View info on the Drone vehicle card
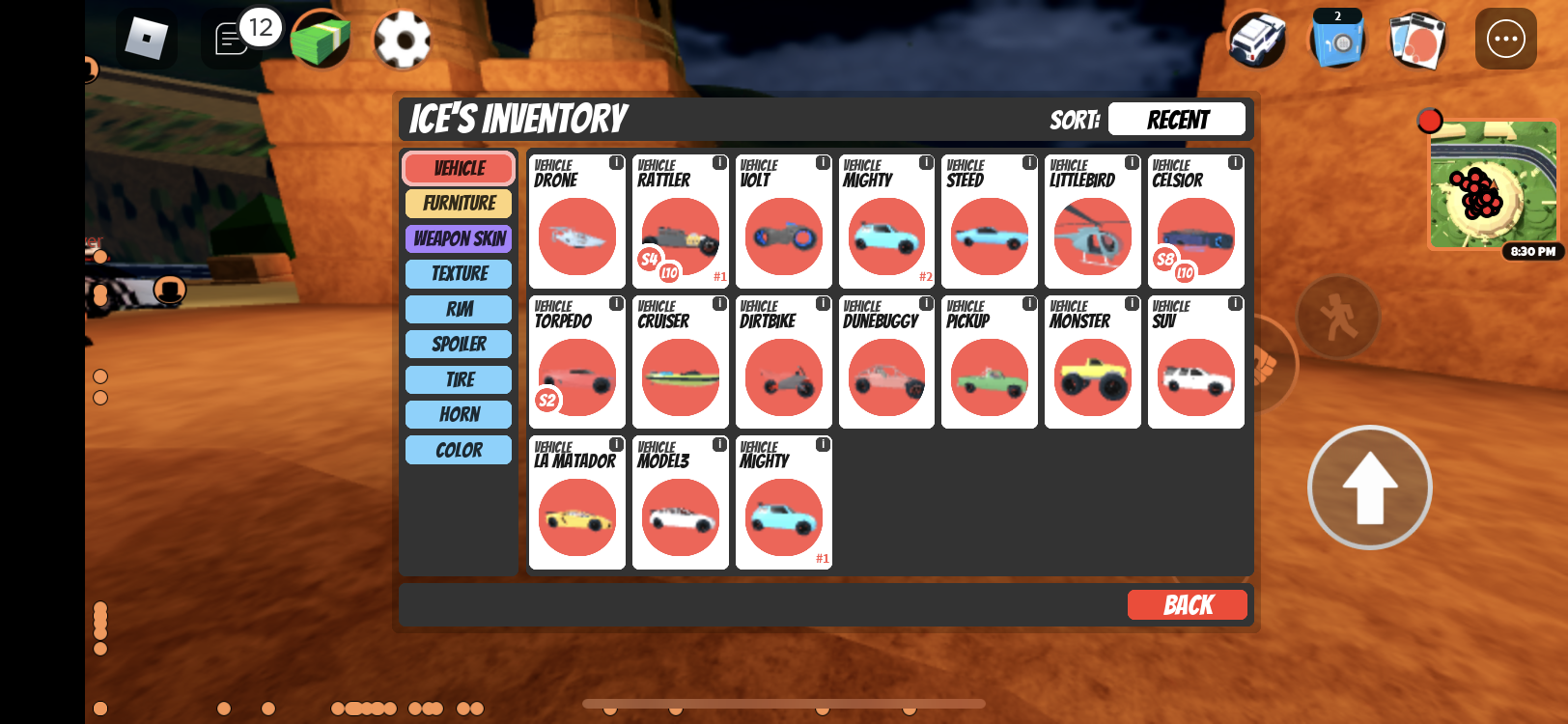1568x724 pixels. 615,162
